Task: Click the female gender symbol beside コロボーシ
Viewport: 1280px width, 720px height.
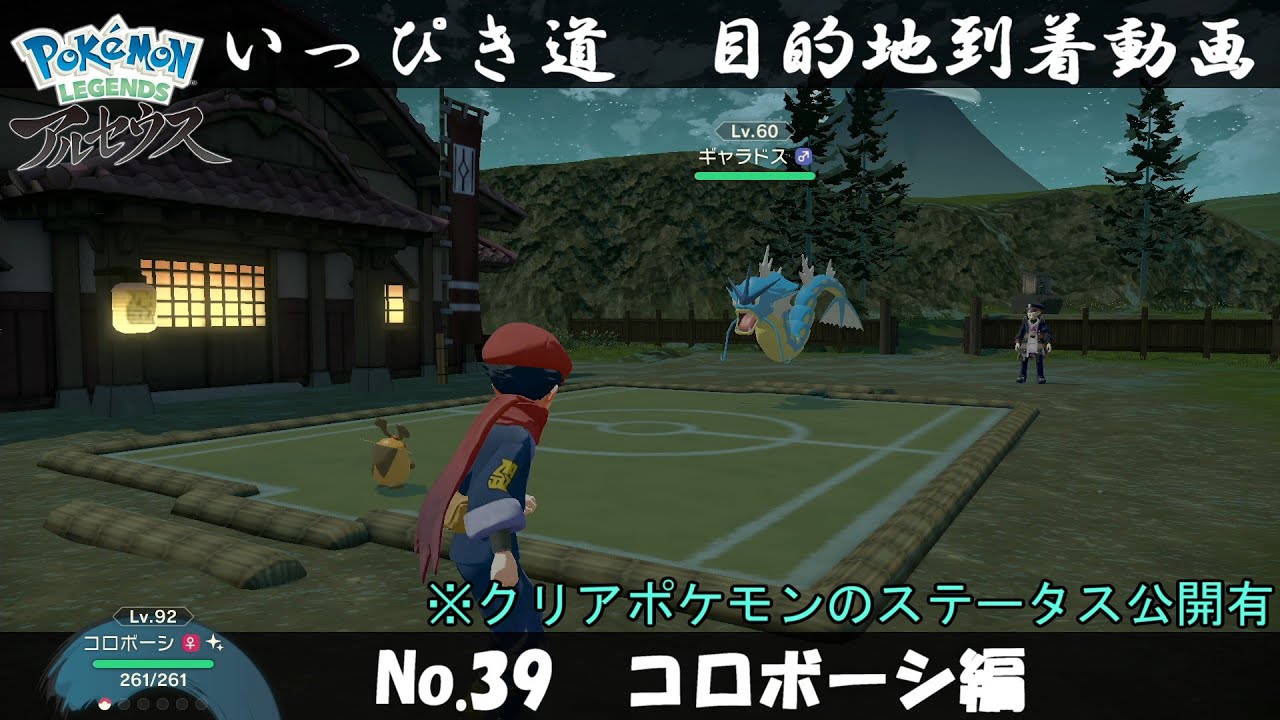Action: coord(189,644)
